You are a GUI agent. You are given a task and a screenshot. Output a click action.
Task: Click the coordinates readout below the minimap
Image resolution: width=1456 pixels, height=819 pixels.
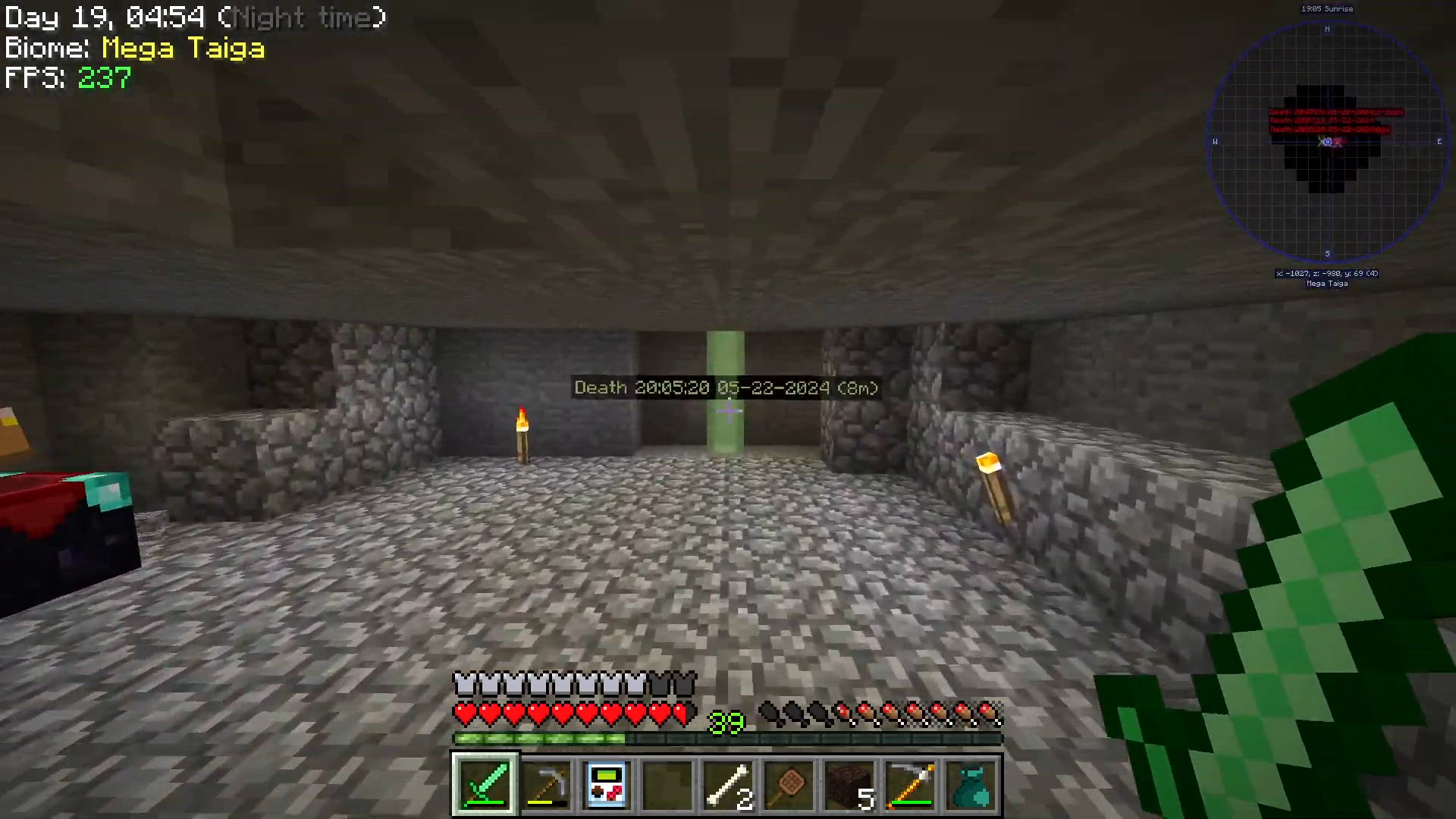click(x=1327, y=274)
